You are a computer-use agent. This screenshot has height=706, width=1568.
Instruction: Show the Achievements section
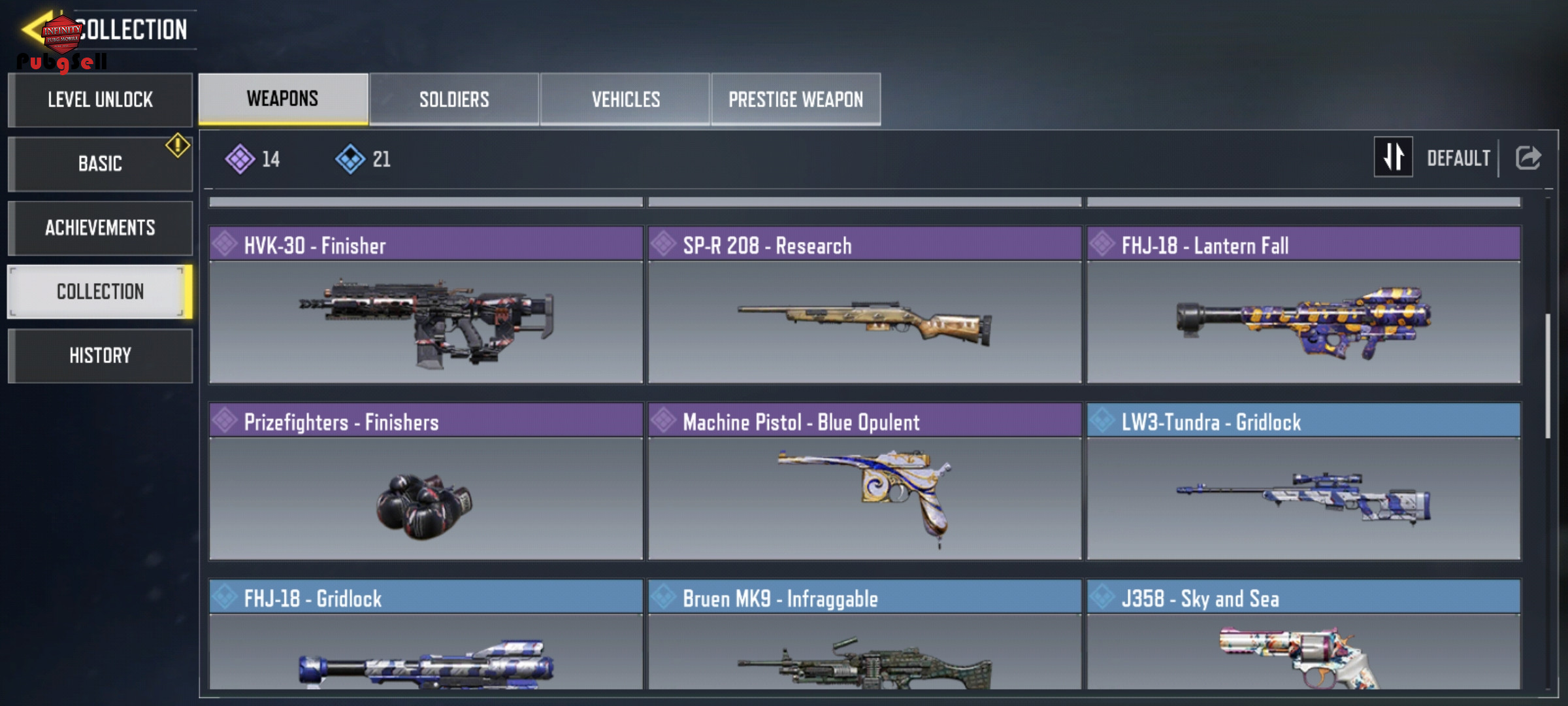click(100, 227)
